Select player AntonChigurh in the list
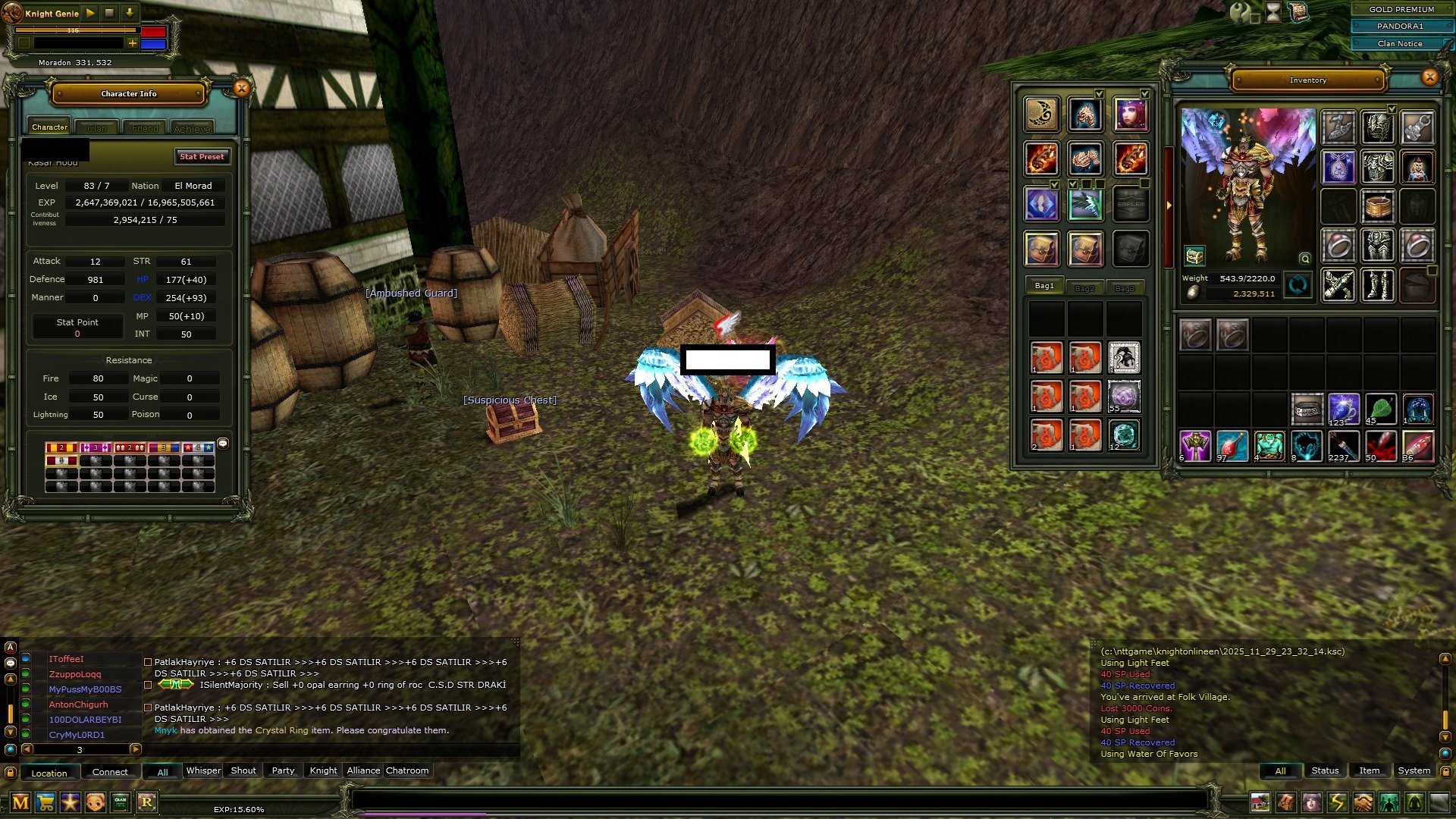This screenshot has width=1456, height=819. pyautogui.click(x=78, y=704)
